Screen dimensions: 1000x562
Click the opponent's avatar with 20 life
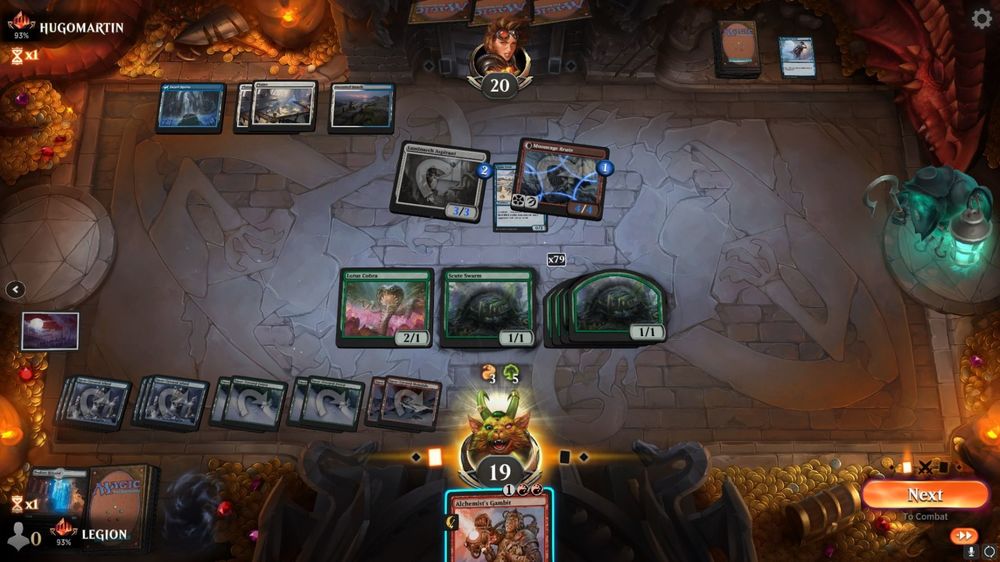pyautogui.click(x=499, y=55)
